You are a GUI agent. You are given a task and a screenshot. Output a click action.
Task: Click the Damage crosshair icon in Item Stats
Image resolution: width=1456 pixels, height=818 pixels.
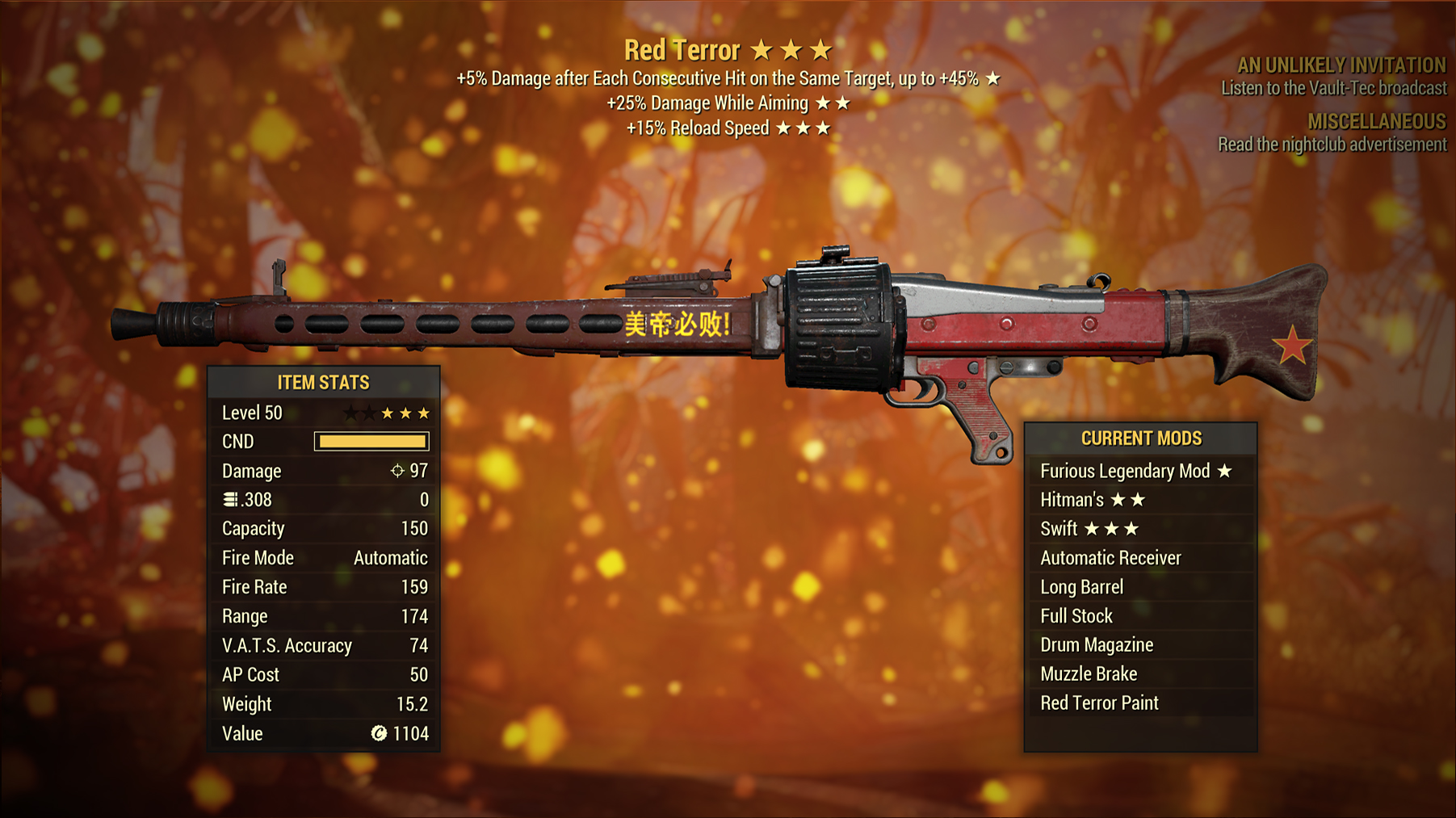pos(397,471)
